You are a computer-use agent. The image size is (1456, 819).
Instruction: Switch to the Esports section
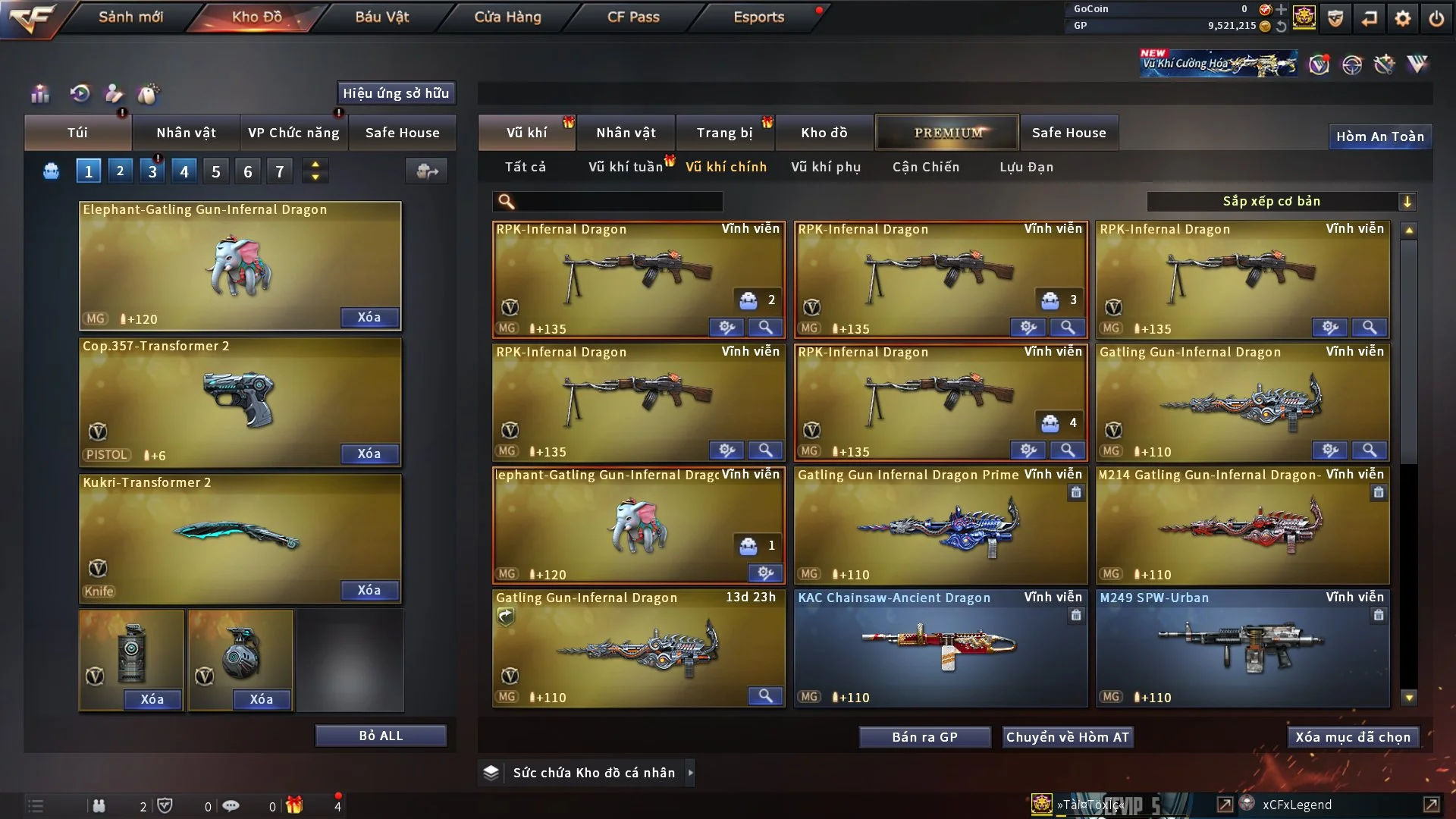coord(758,17)
